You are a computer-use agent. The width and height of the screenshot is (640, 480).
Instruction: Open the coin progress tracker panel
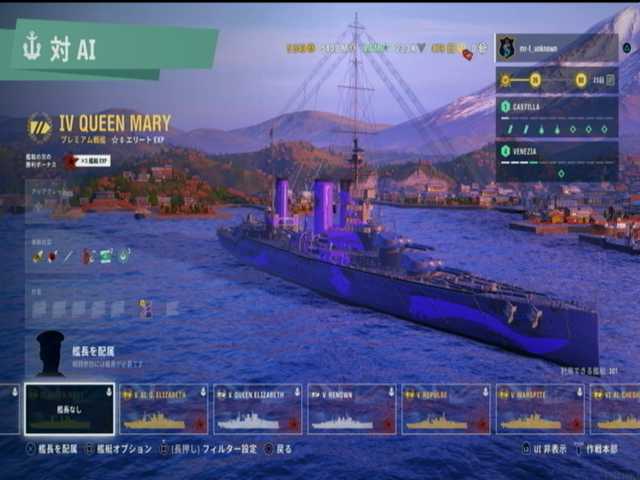point(555,80)
